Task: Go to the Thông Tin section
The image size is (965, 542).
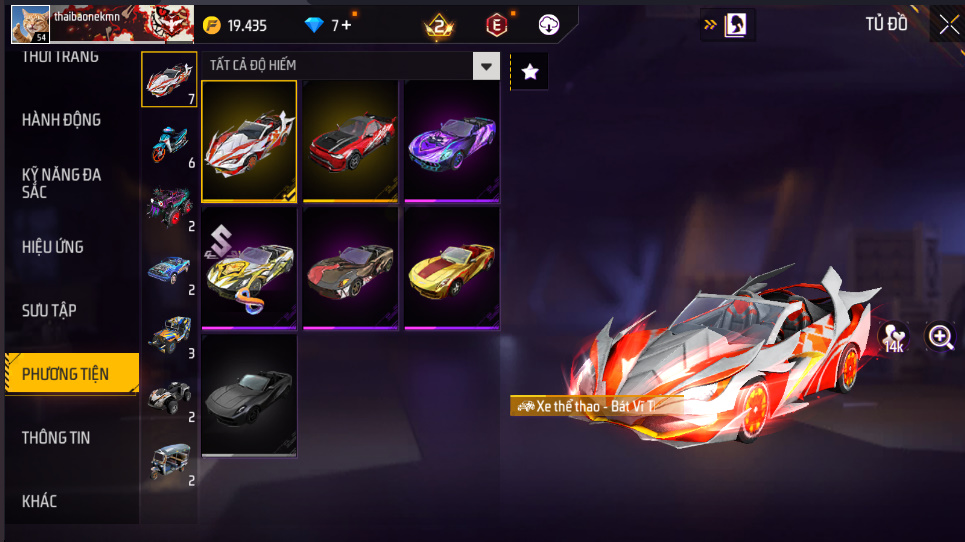Action: click(56, 438)
